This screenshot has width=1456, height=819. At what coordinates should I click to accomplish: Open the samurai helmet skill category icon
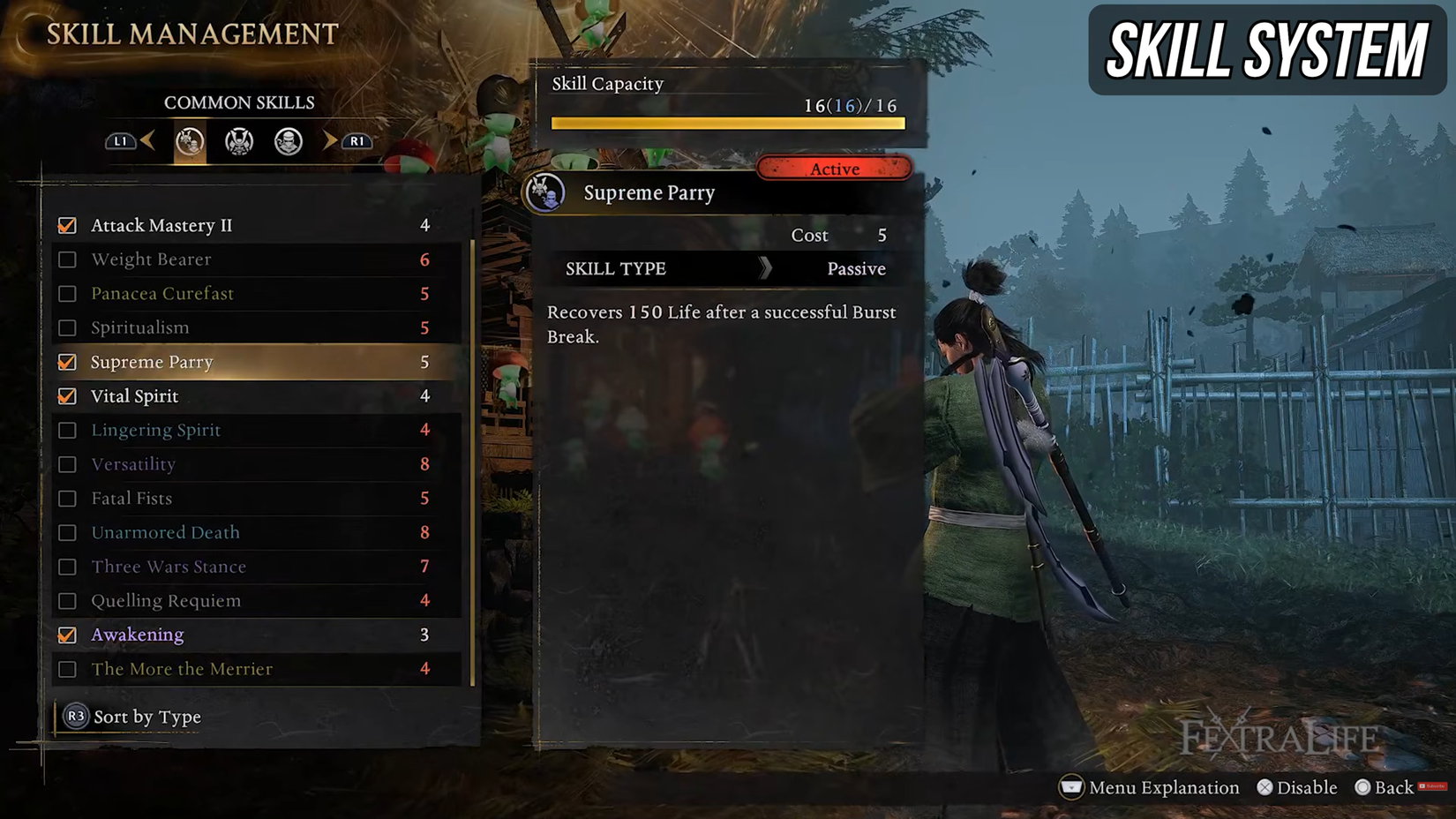pos(237,141)
